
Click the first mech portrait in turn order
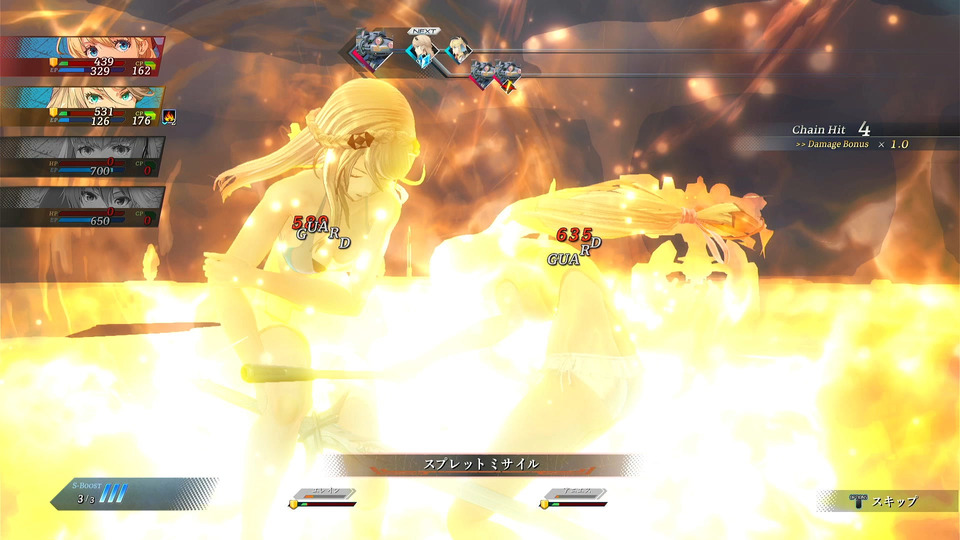pyautogui.click(x=374, y=49)
